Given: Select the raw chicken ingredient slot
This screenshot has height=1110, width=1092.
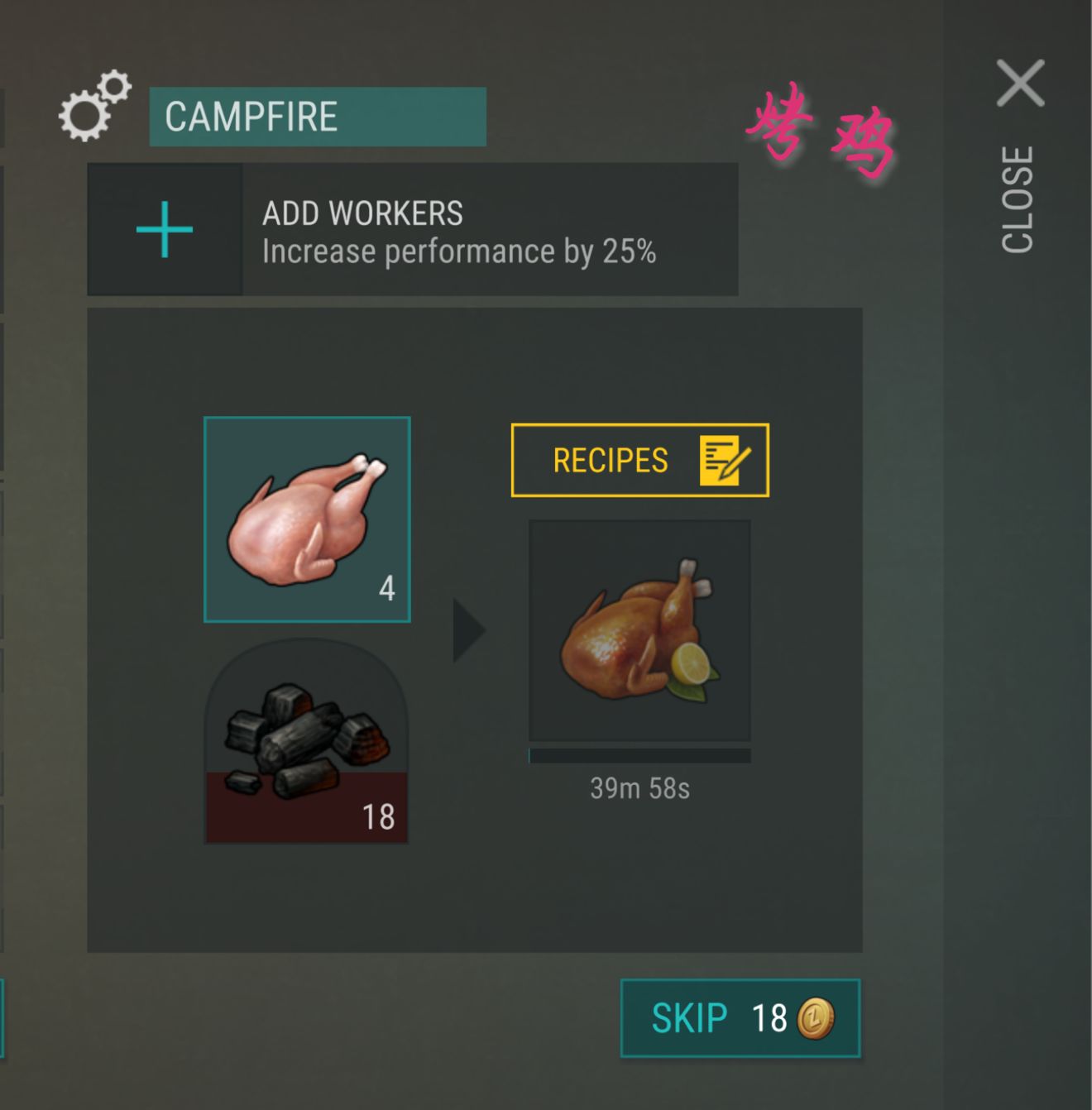Looking at the screenshot, I should pyautogui.click(x=306, y=519).
